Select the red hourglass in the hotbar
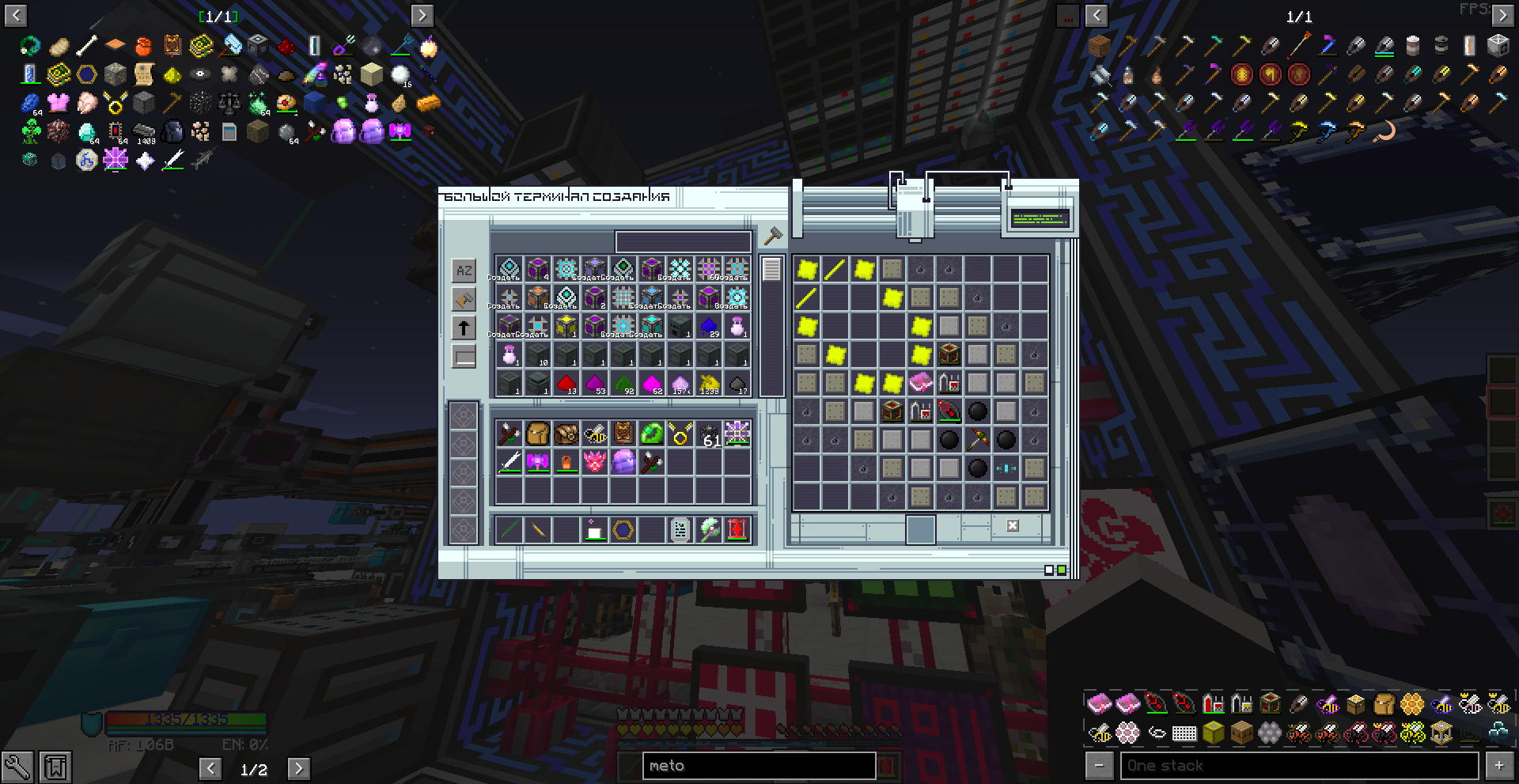 (737, 530)
